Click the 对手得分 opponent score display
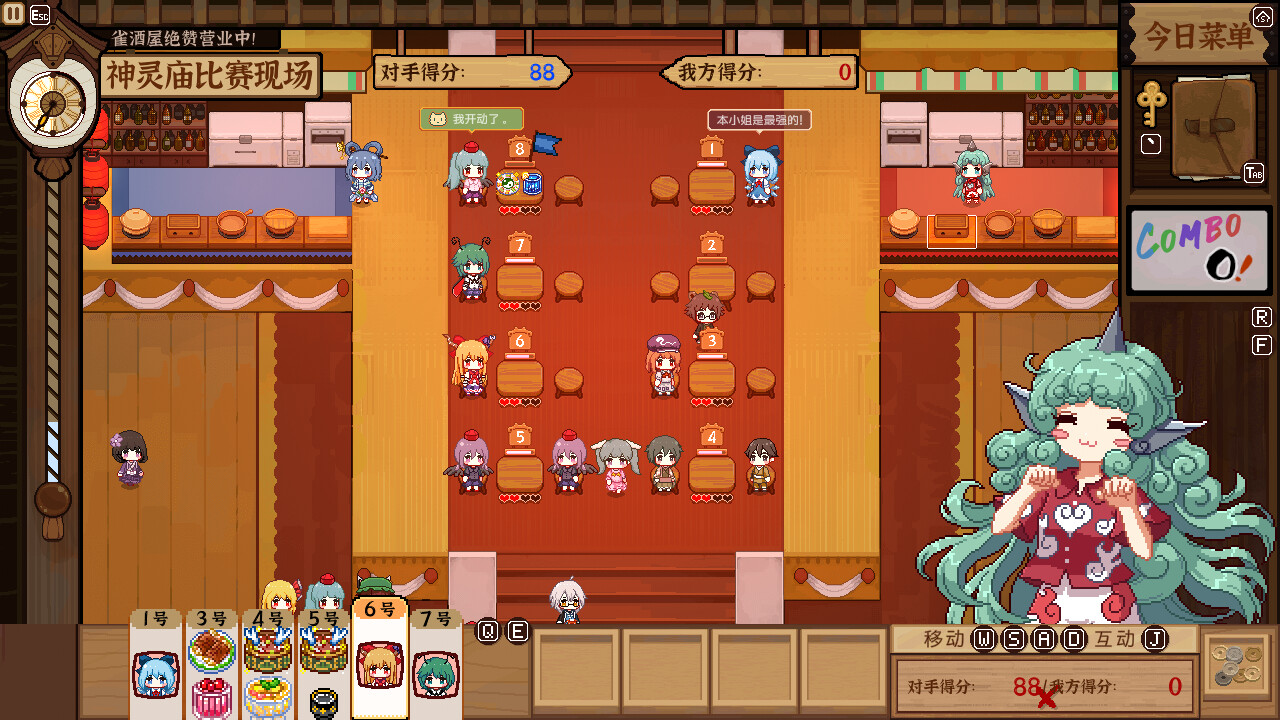Screen dimensions: 1280x720 tap(471, 72)
